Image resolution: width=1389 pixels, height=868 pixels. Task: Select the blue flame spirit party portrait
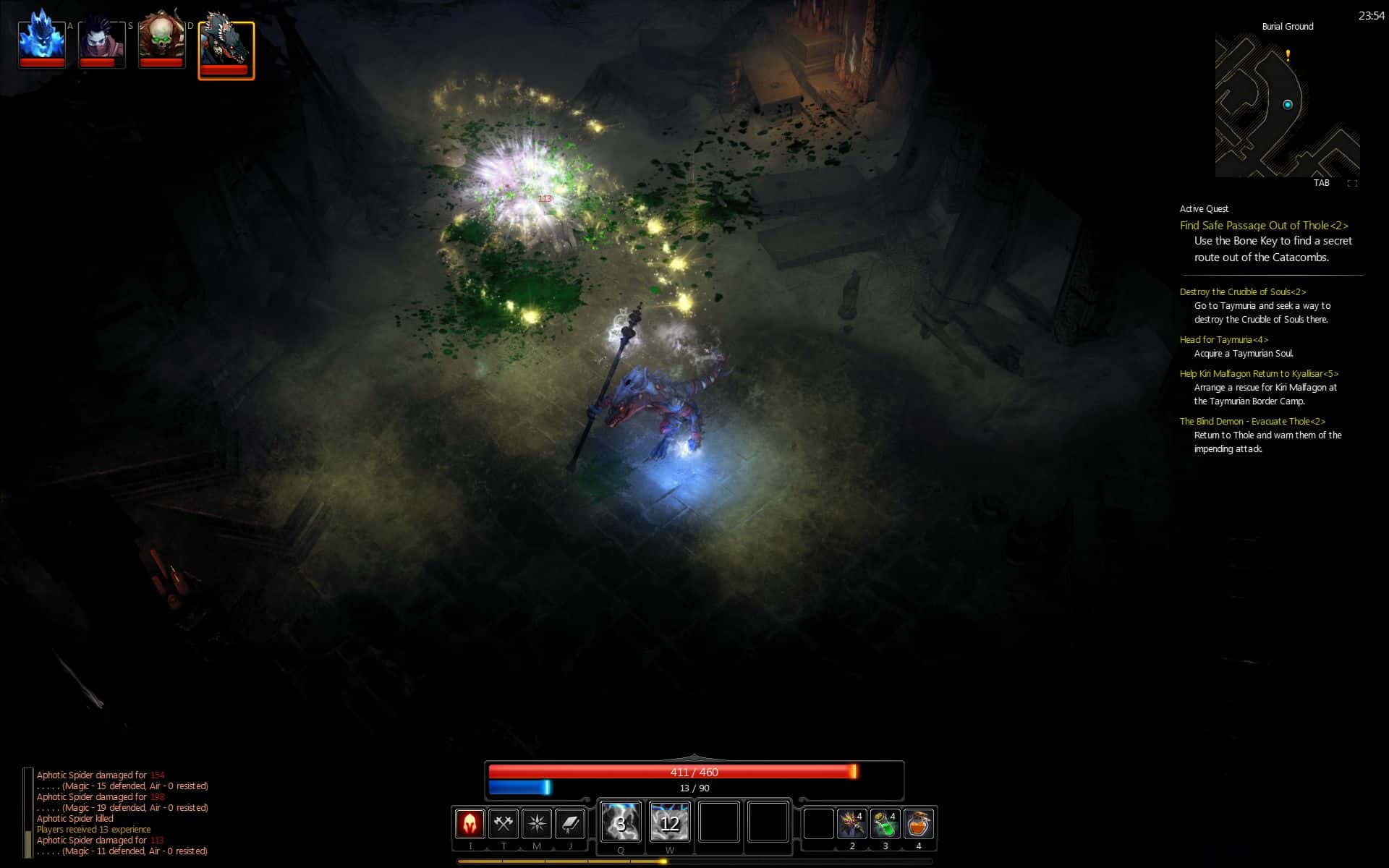coord(42,41)
